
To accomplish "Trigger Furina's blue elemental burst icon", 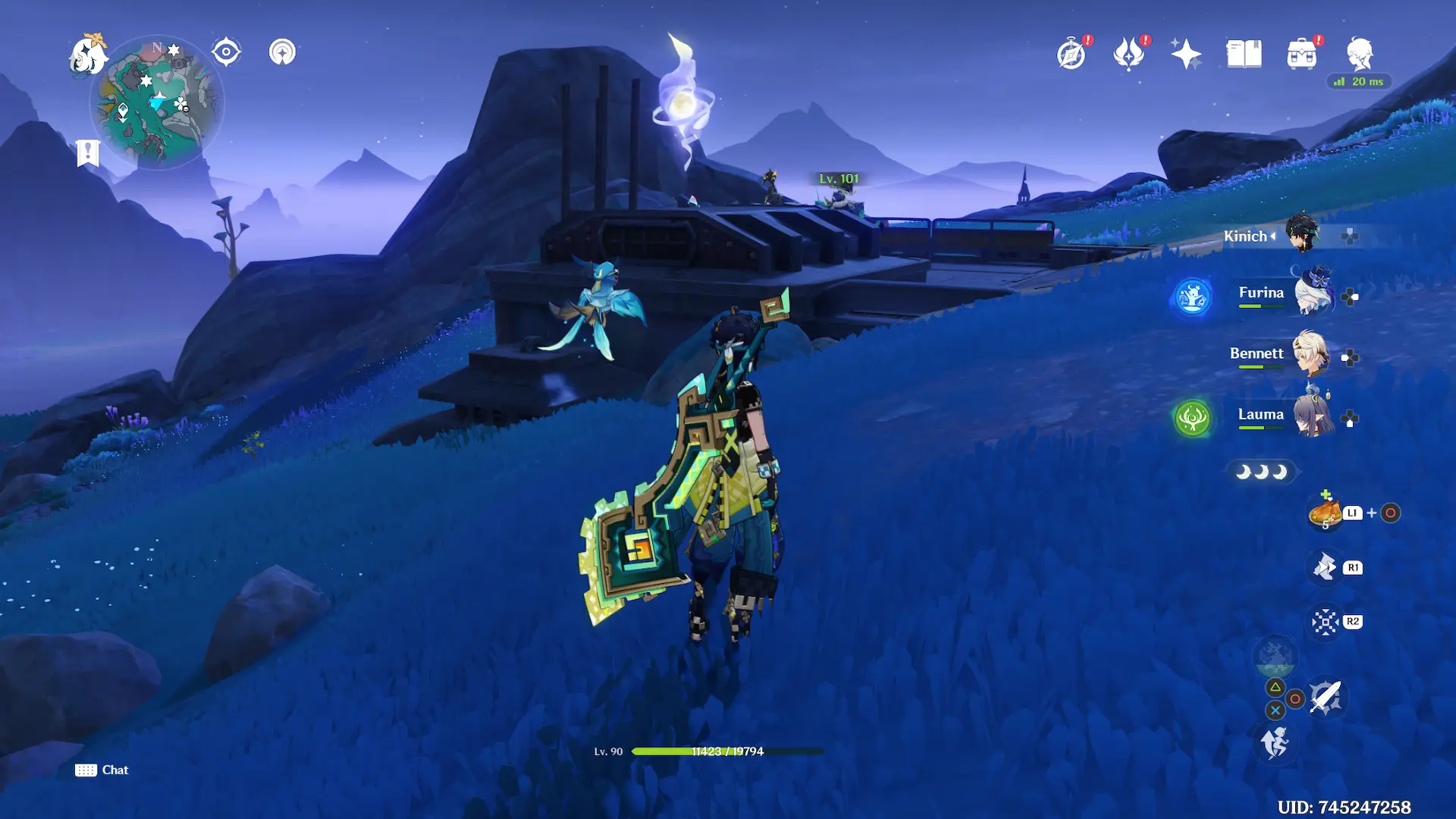I will [x=1192, y=297].
